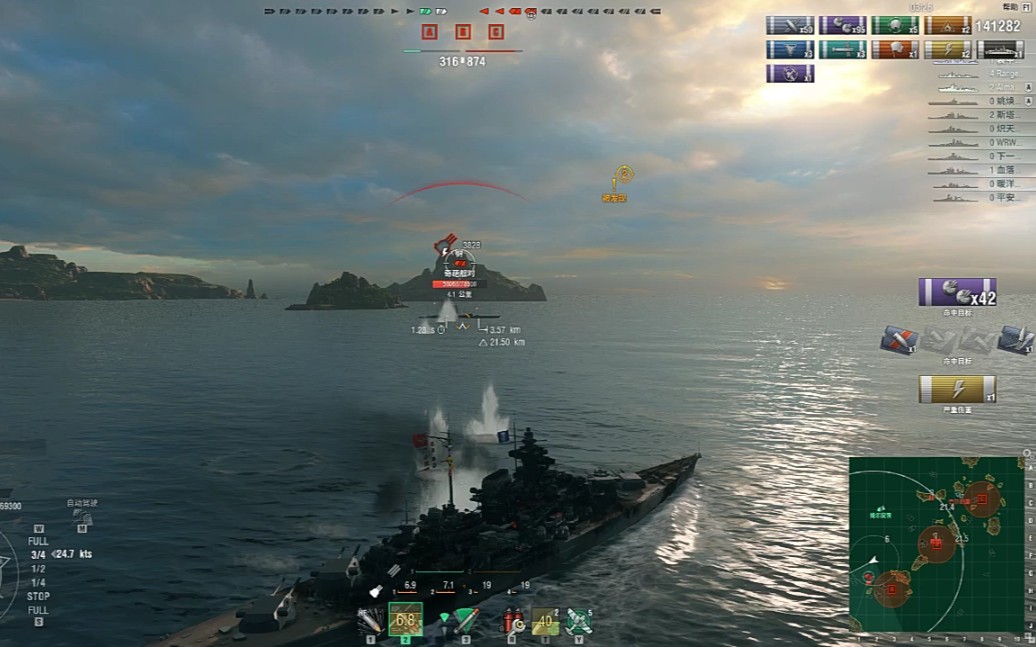The height and width of the screenshot is (647, 1036).
Task: Launch the fighter plane consumable
Action: pyautogui.click(x=578, y=621)
